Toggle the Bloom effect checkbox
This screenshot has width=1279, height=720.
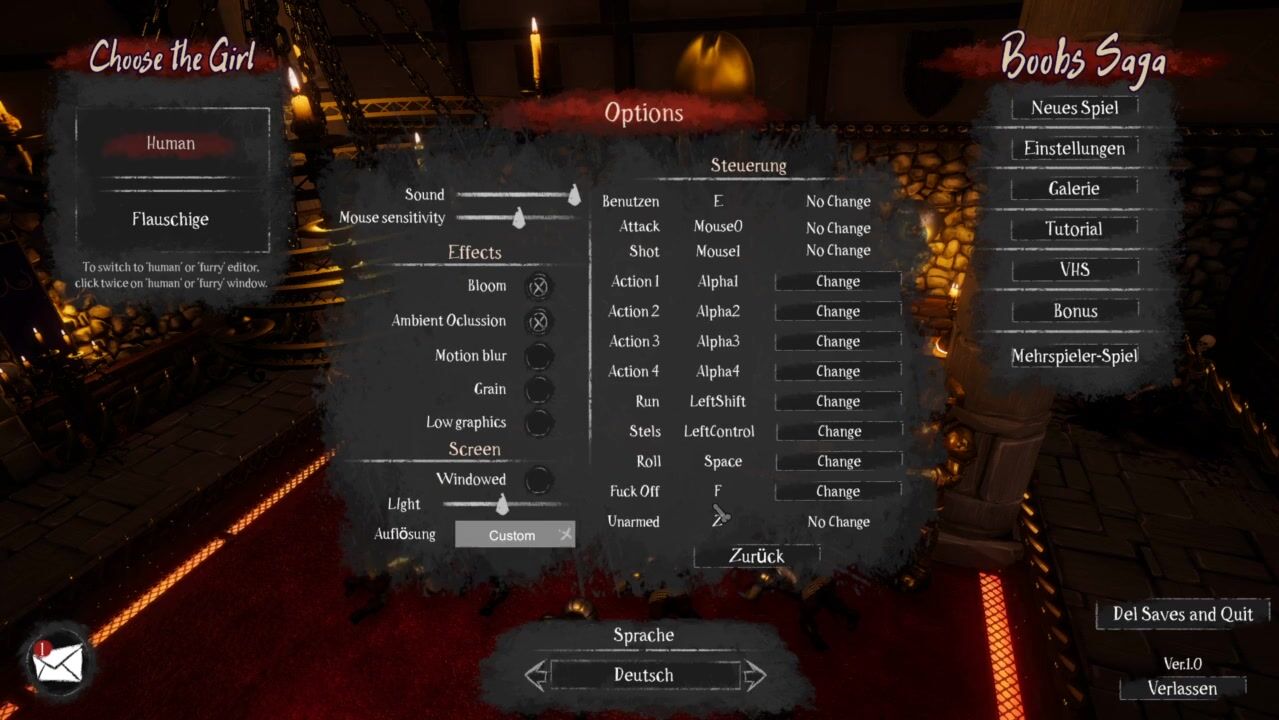coord(538,287)
